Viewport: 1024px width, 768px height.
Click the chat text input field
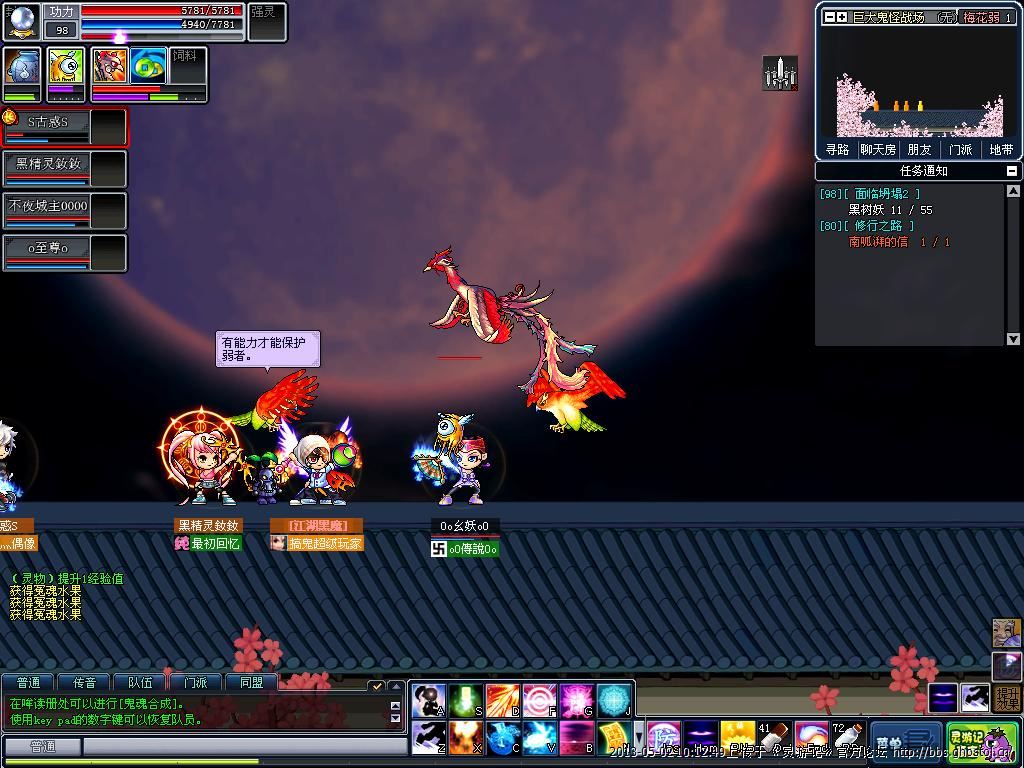(230, 746)
